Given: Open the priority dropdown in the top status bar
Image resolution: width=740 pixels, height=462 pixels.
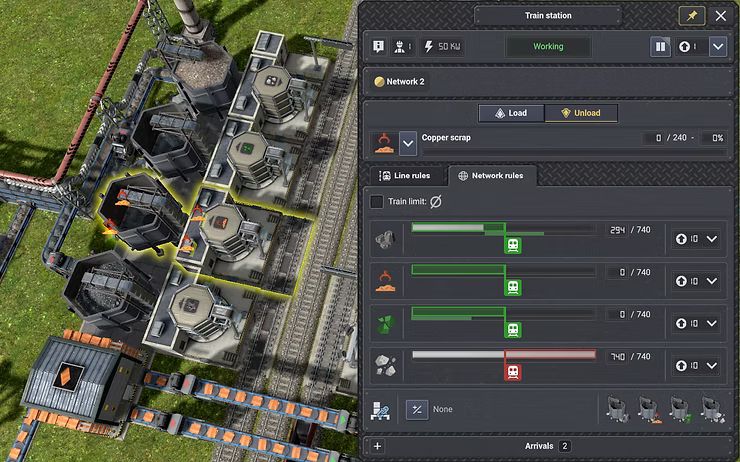Looking at the screenshot, I should [717, 46].
